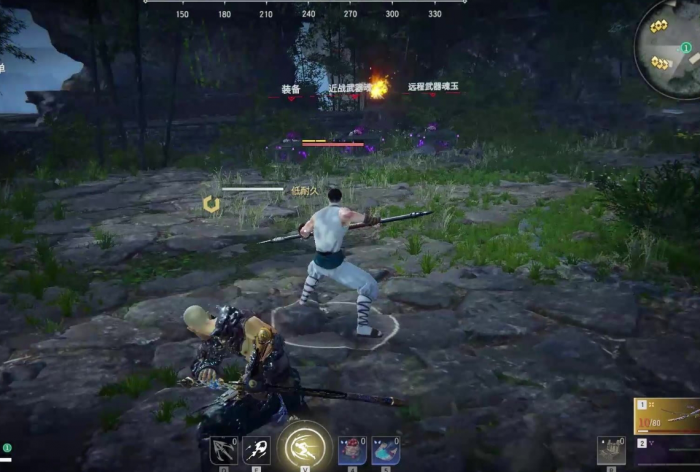Screen dimensions: 700x472
Task: Select the crate item slot near the weapons
Action: 611,450
